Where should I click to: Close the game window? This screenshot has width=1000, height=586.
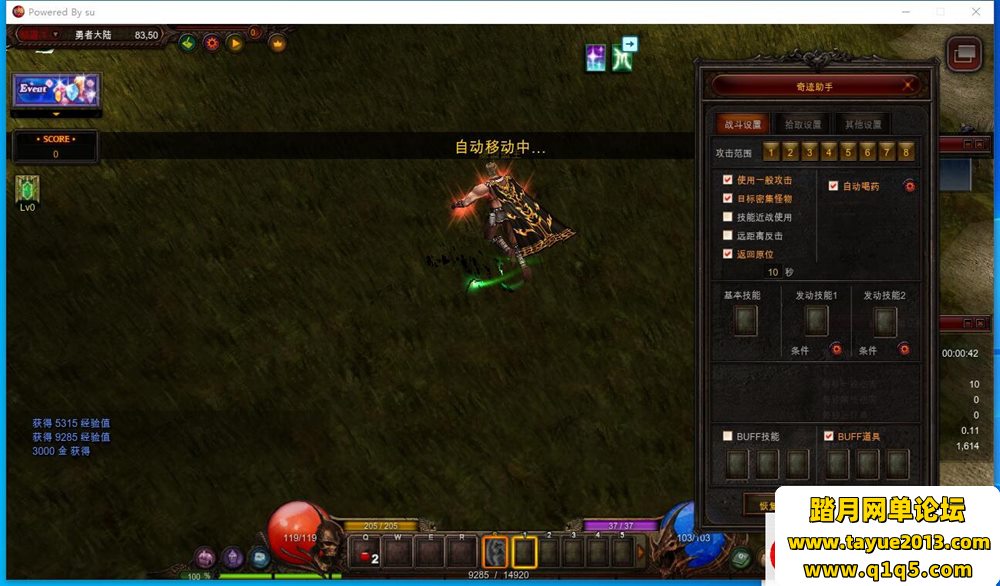975,11
